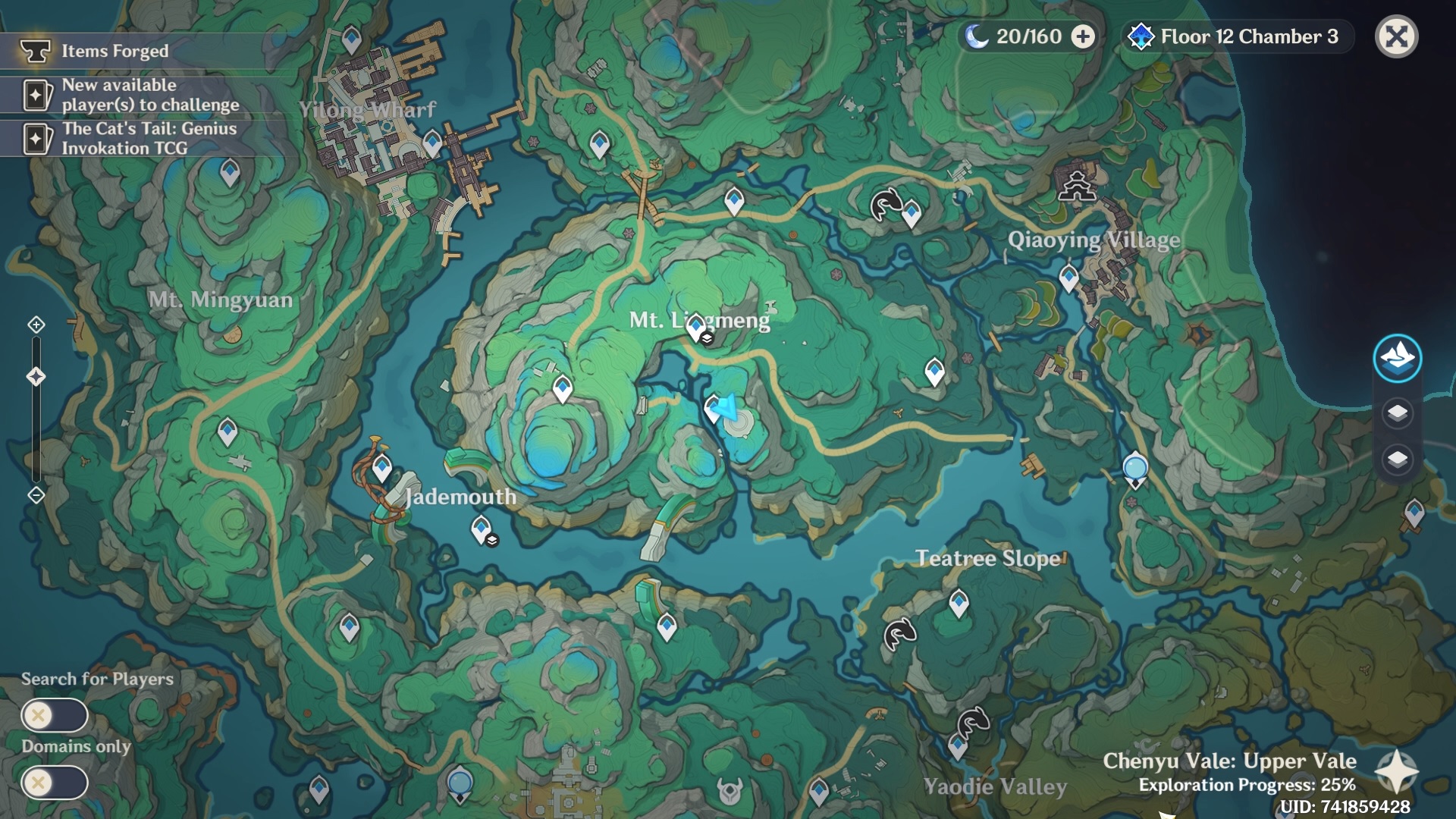
Task: Toggle the Domains only switch
Action: coord(55,783)
